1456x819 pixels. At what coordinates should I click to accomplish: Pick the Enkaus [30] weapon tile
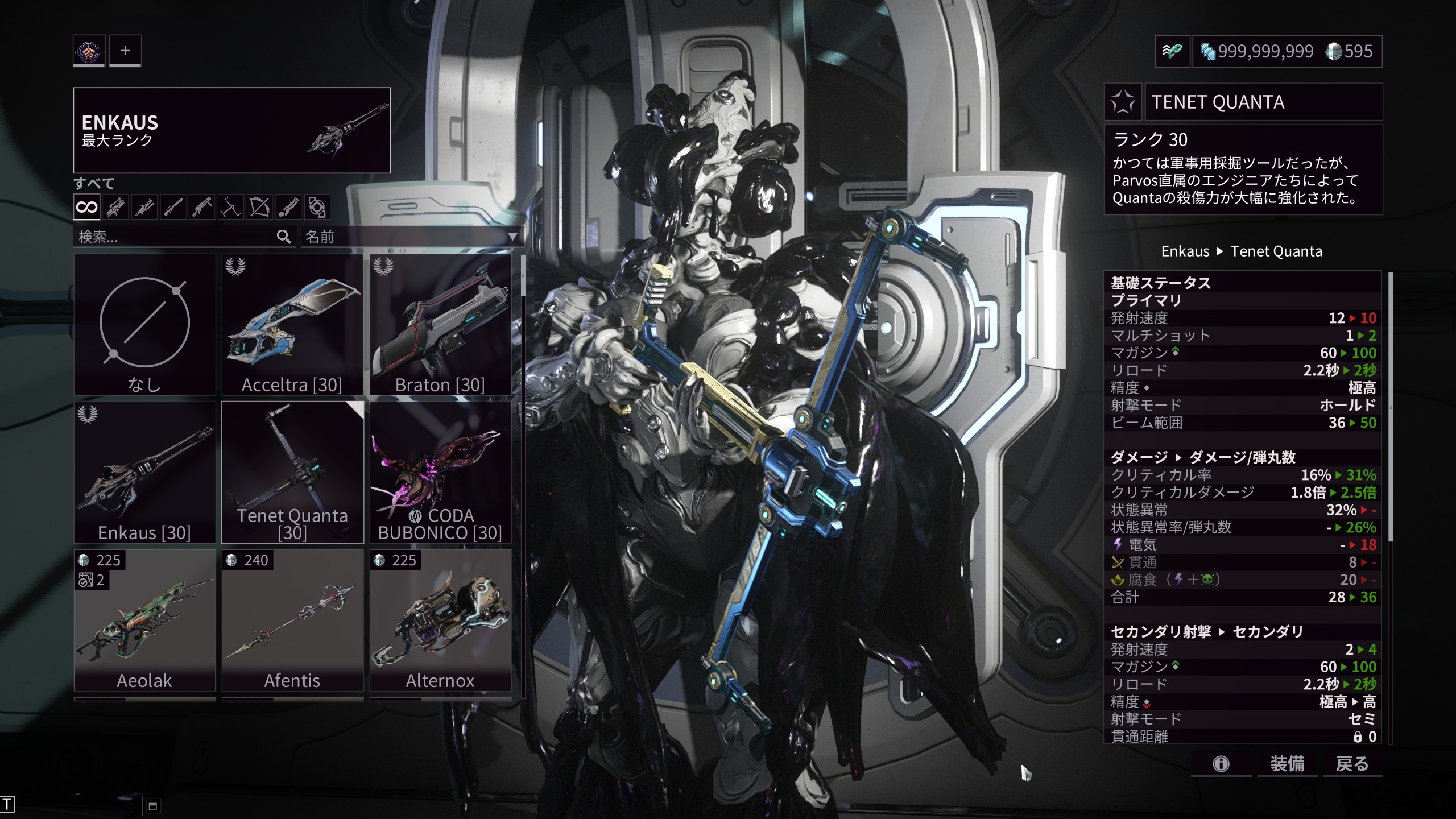point(144,473)
